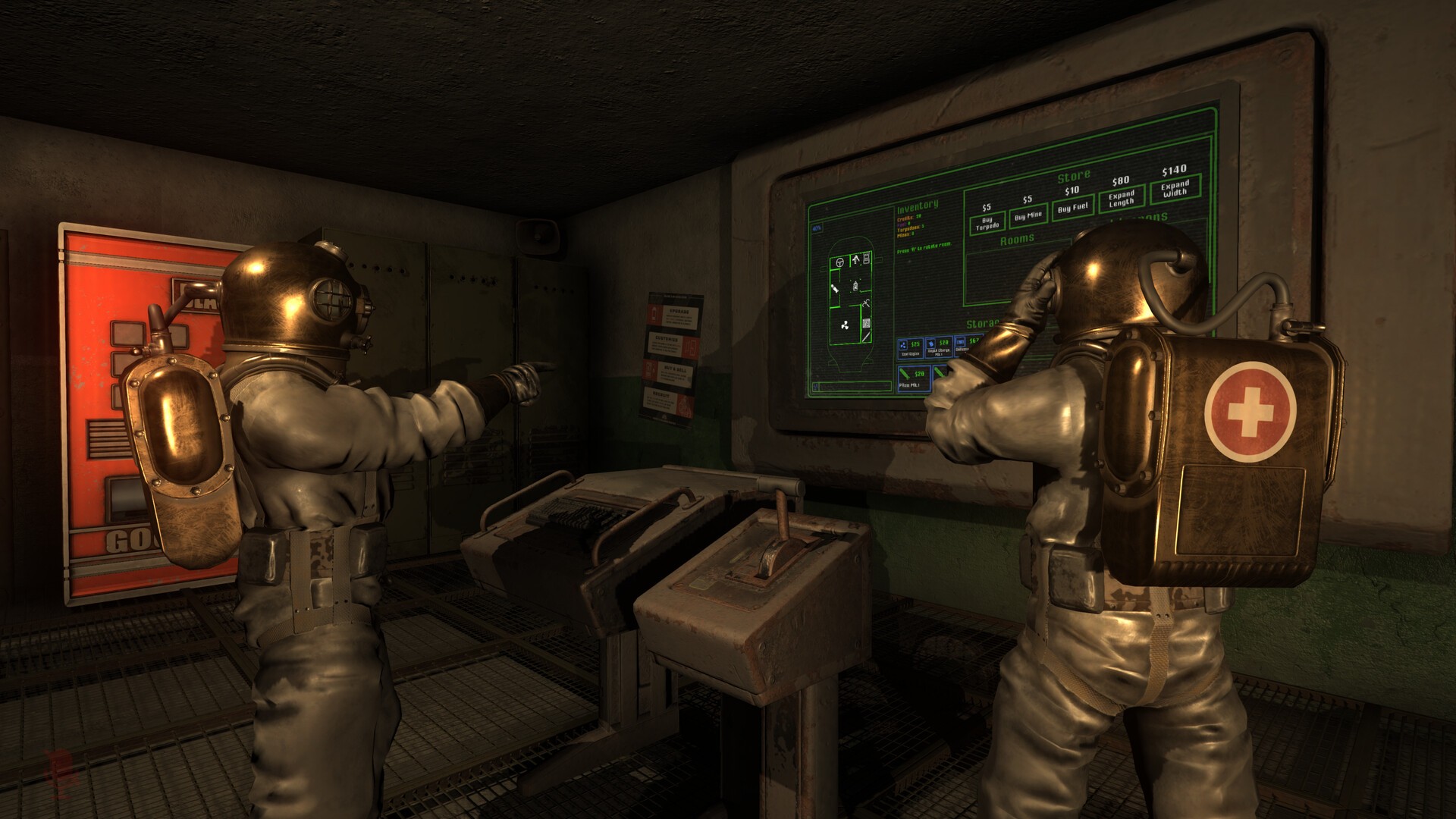1456x819 pixels.
Task: Choose Expand Length for $80
Action: tap(1121, 199)
